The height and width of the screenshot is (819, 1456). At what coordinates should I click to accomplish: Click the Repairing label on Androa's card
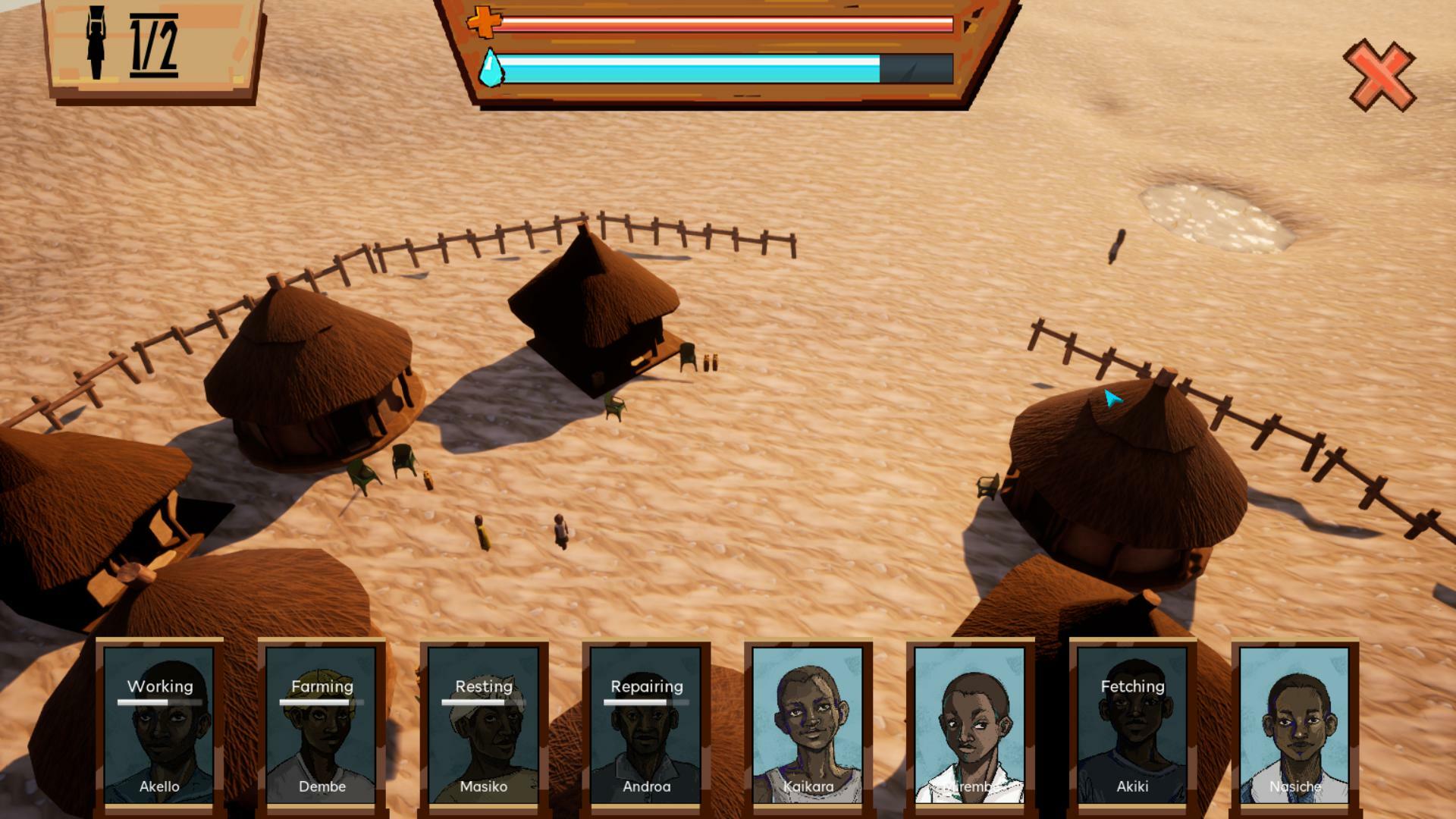coord(647,687)
